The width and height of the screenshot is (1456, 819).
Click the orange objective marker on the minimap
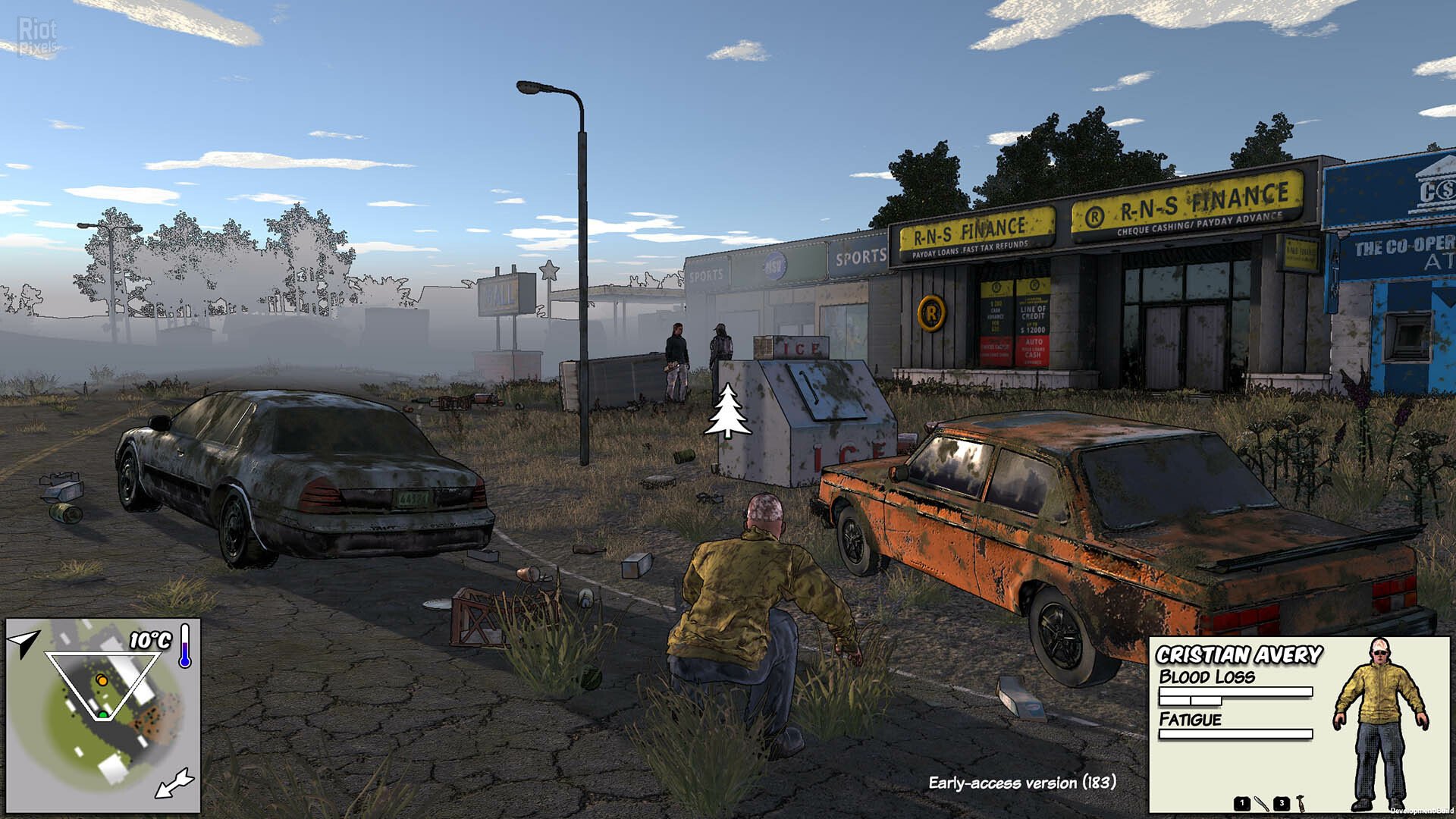pyautogui.click(x=102, y=680)
